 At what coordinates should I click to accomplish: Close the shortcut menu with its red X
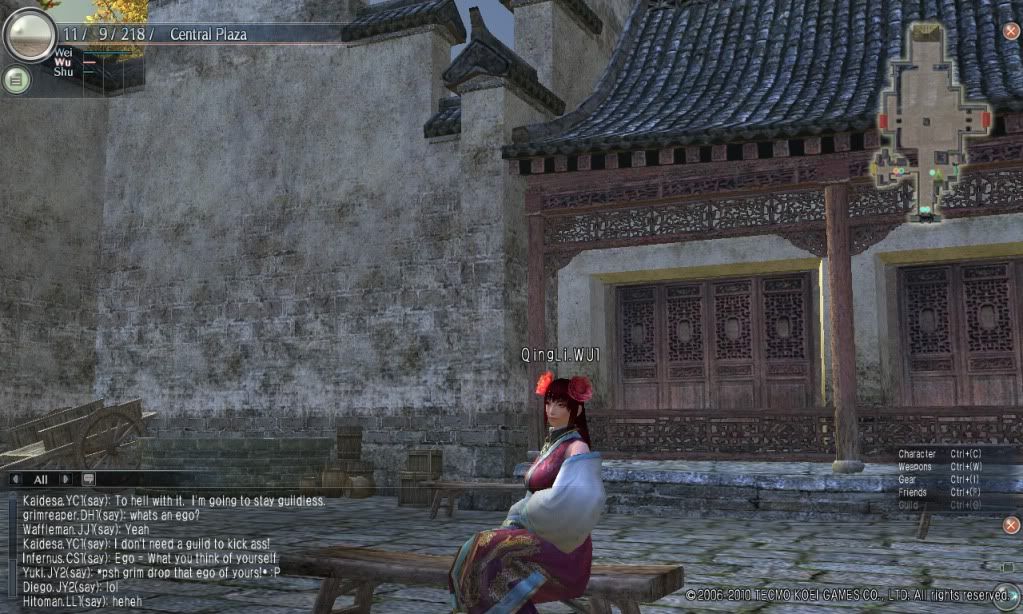[x=1010, y=525]
